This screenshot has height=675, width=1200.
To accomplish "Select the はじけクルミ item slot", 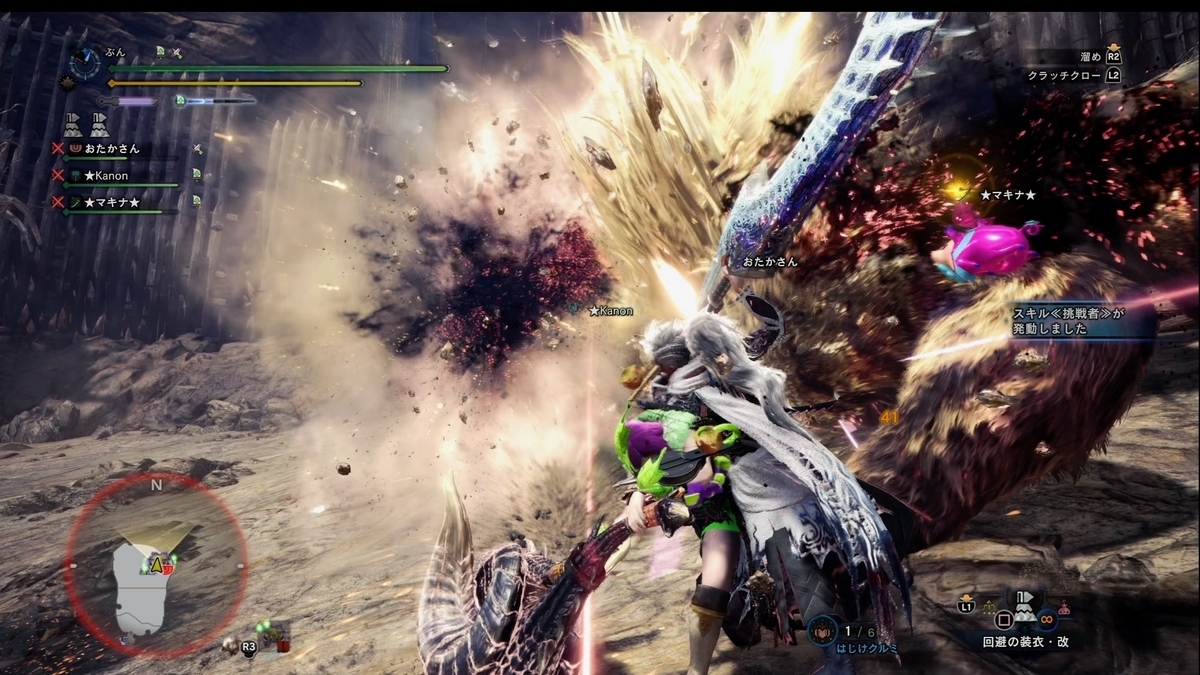I will [x=822, y=631].
